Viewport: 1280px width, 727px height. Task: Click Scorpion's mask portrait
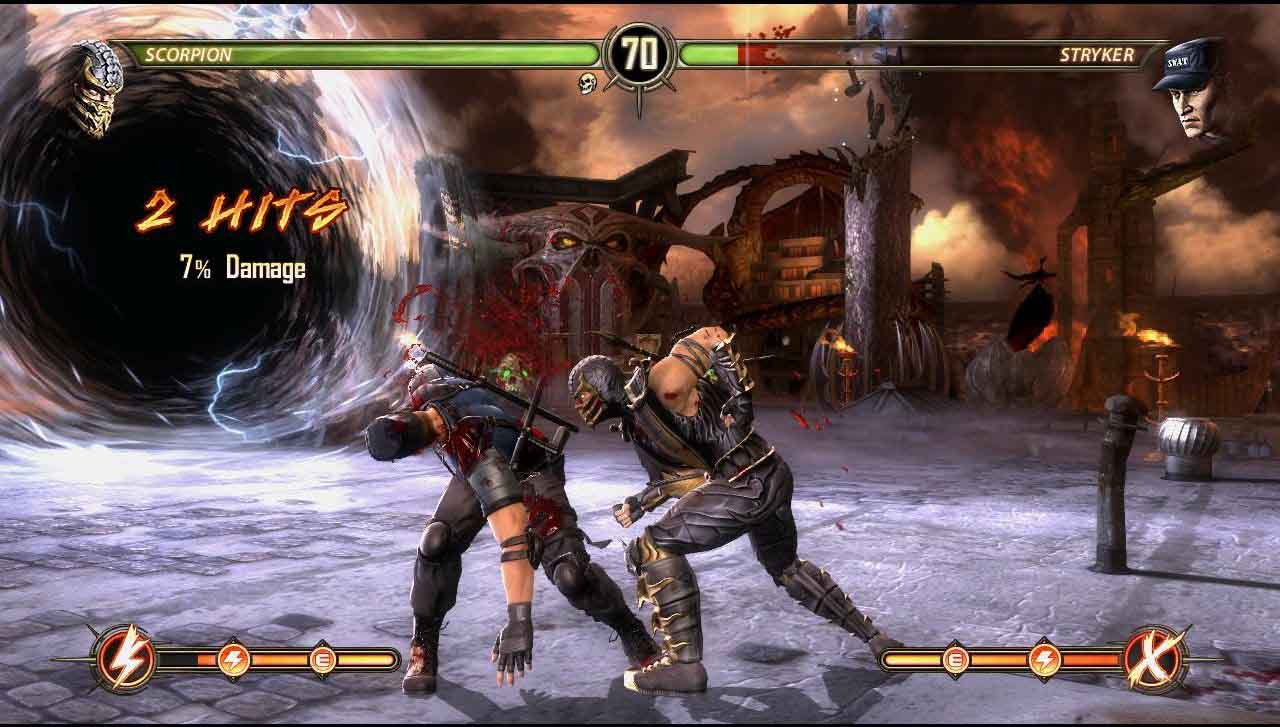point(95,88)
